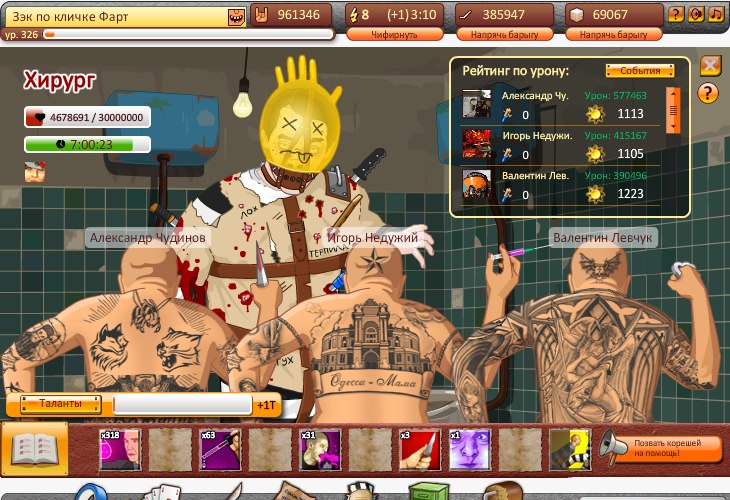Call friends with Позвать корешей на помощь

(x=662, y=447)
